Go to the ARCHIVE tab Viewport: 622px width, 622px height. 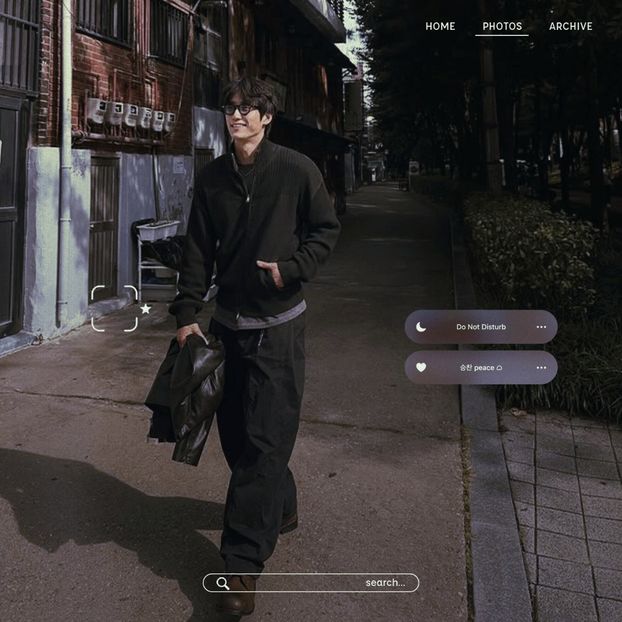[x=570, y=27]
